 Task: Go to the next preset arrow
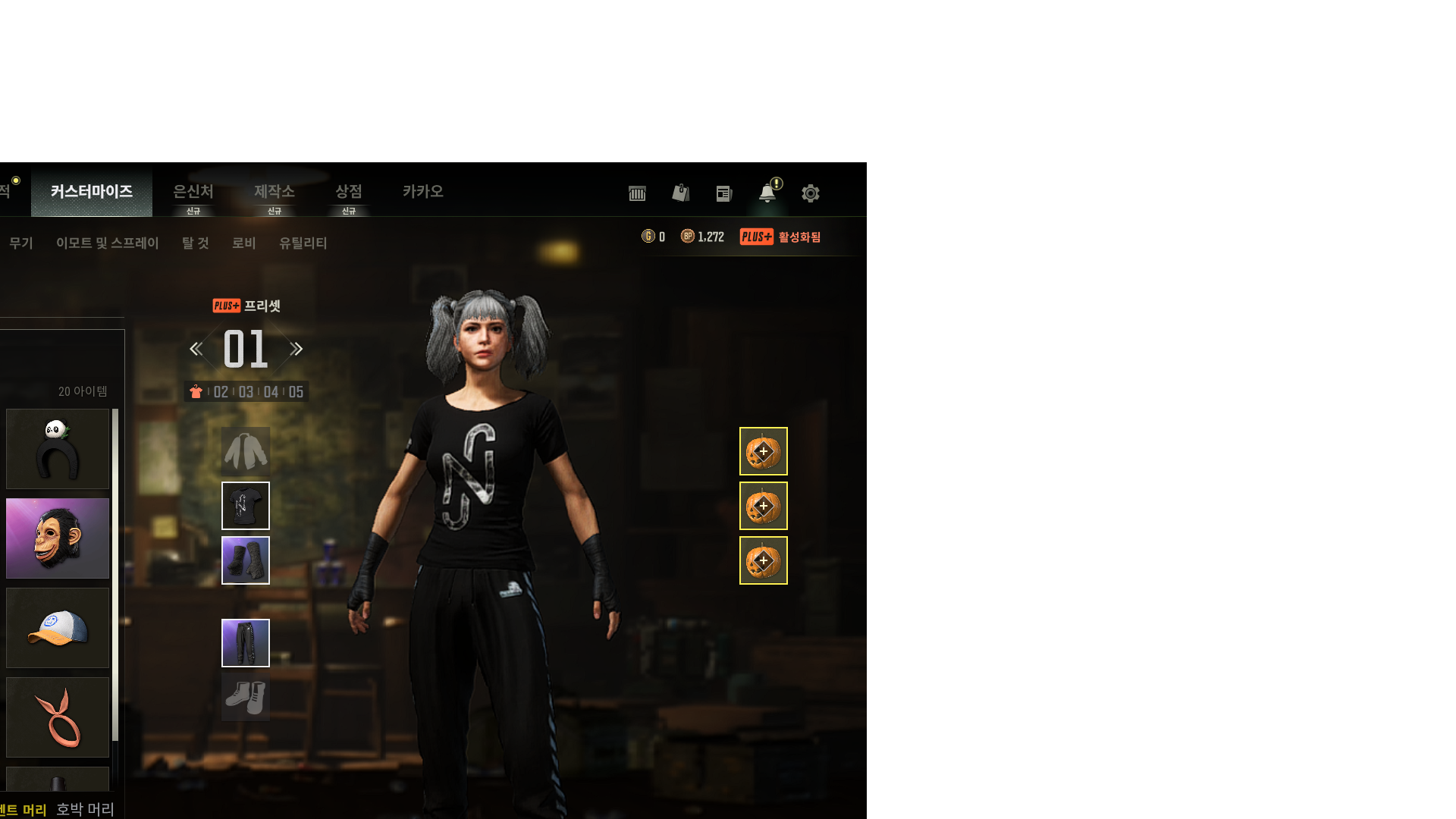pos(297,349)
